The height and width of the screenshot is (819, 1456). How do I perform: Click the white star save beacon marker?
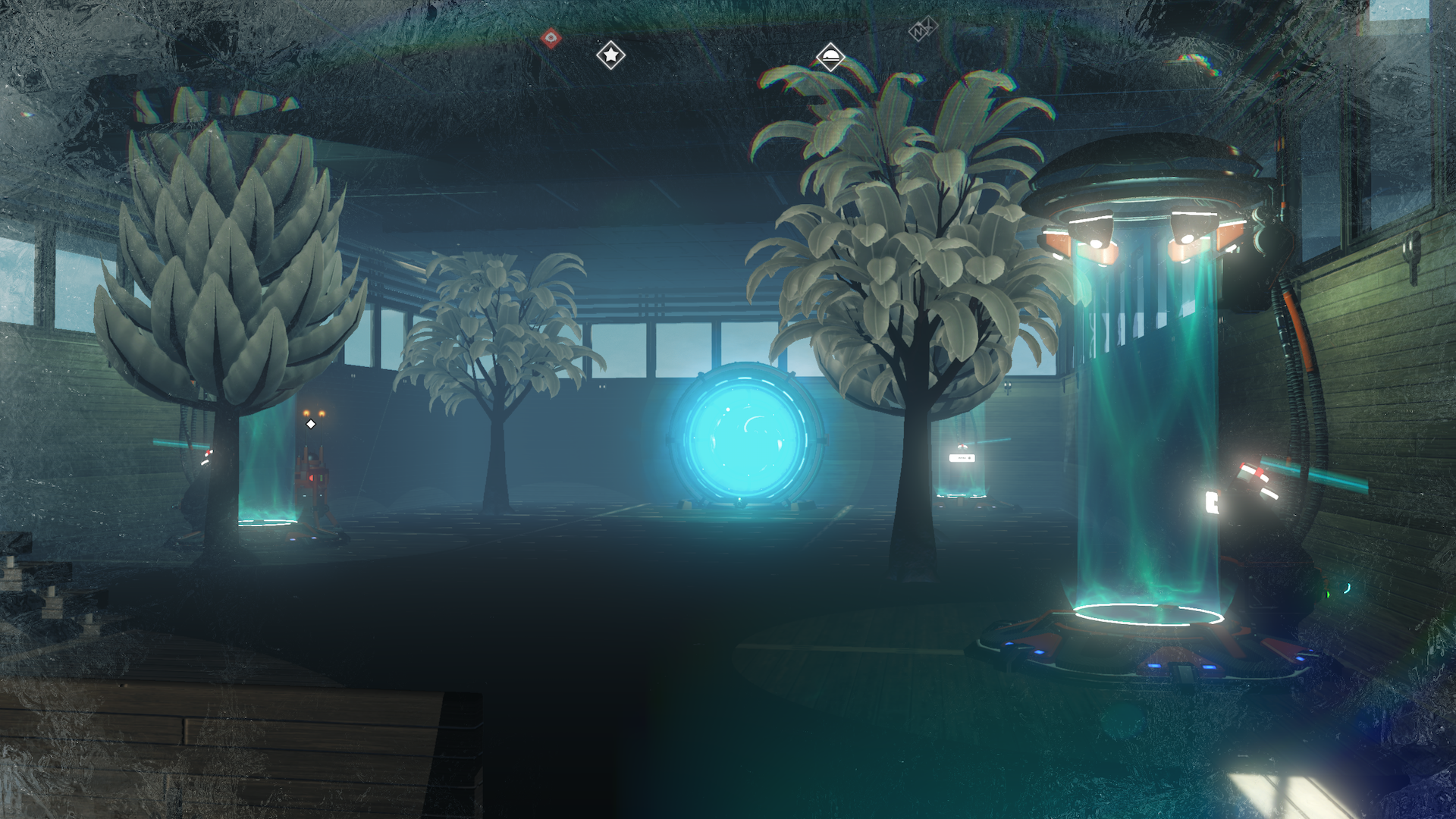(611, 54)
